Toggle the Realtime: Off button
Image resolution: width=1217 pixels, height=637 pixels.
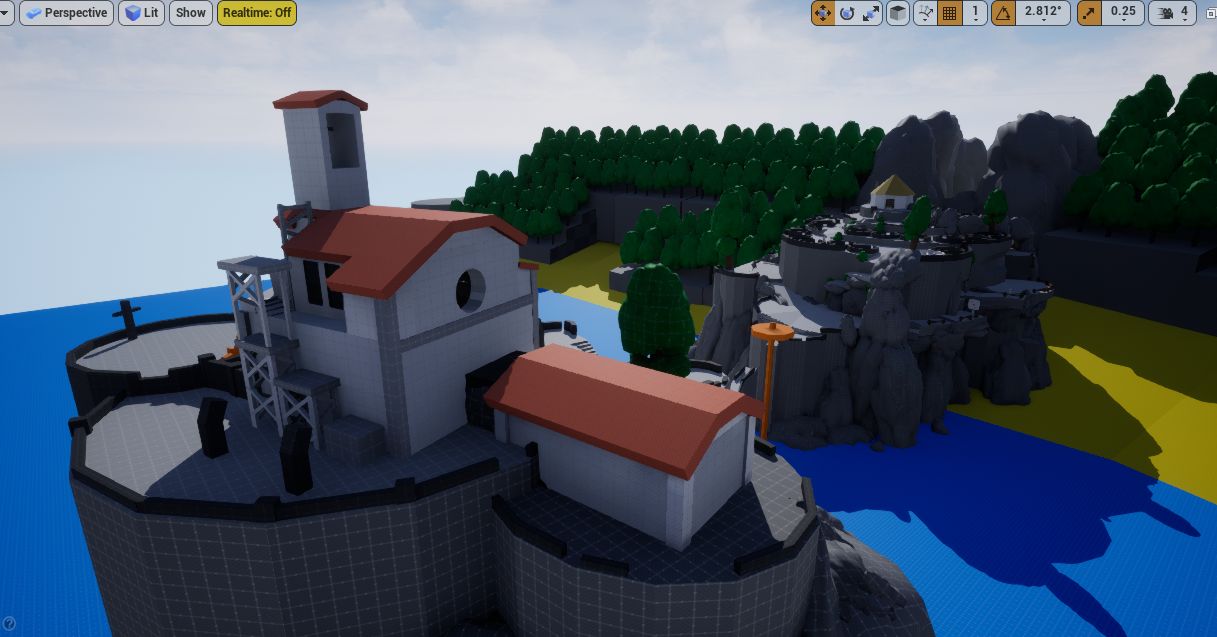pos(257,13)
